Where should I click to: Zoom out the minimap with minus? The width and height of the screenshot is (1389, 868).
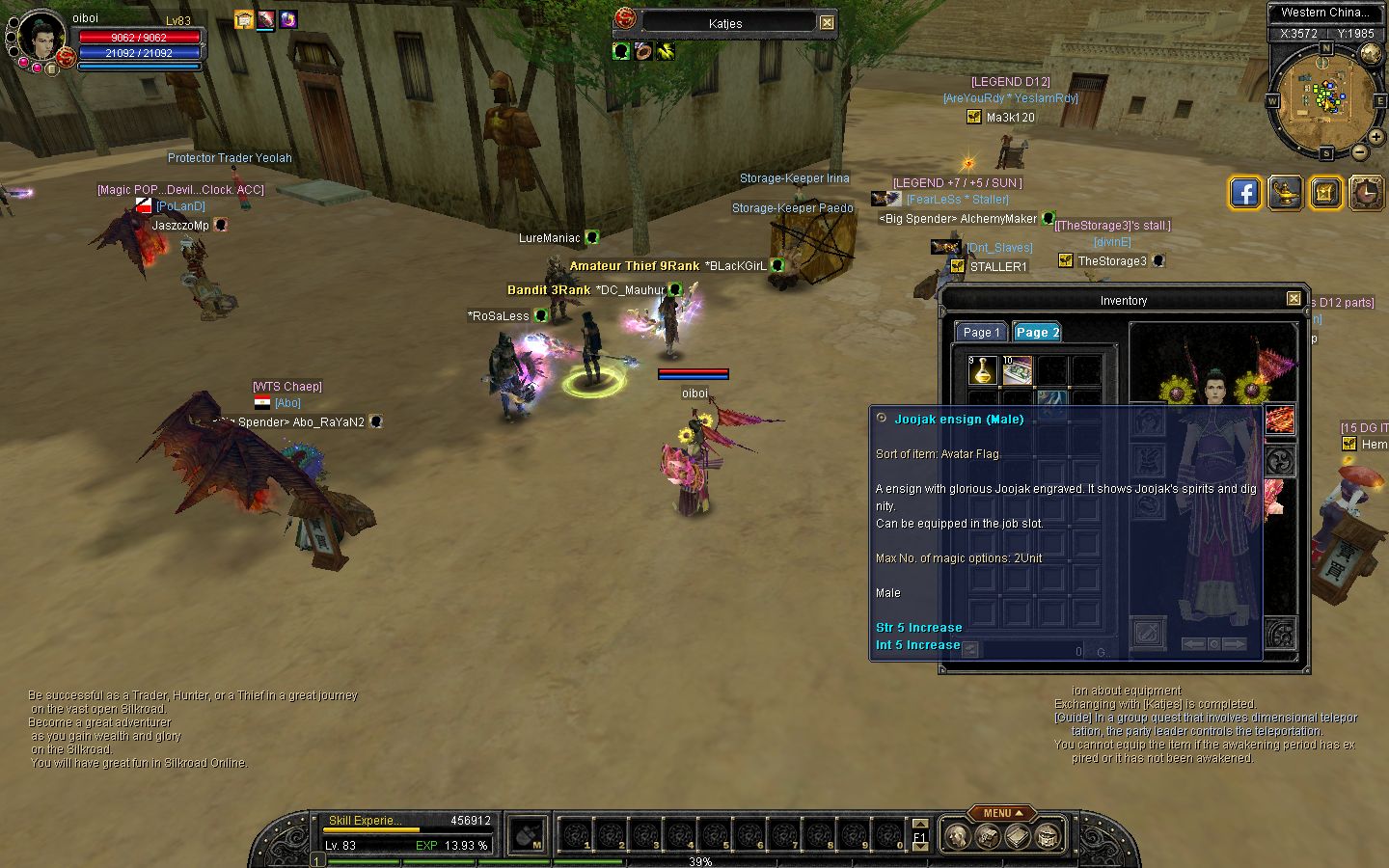[1360, 151]
